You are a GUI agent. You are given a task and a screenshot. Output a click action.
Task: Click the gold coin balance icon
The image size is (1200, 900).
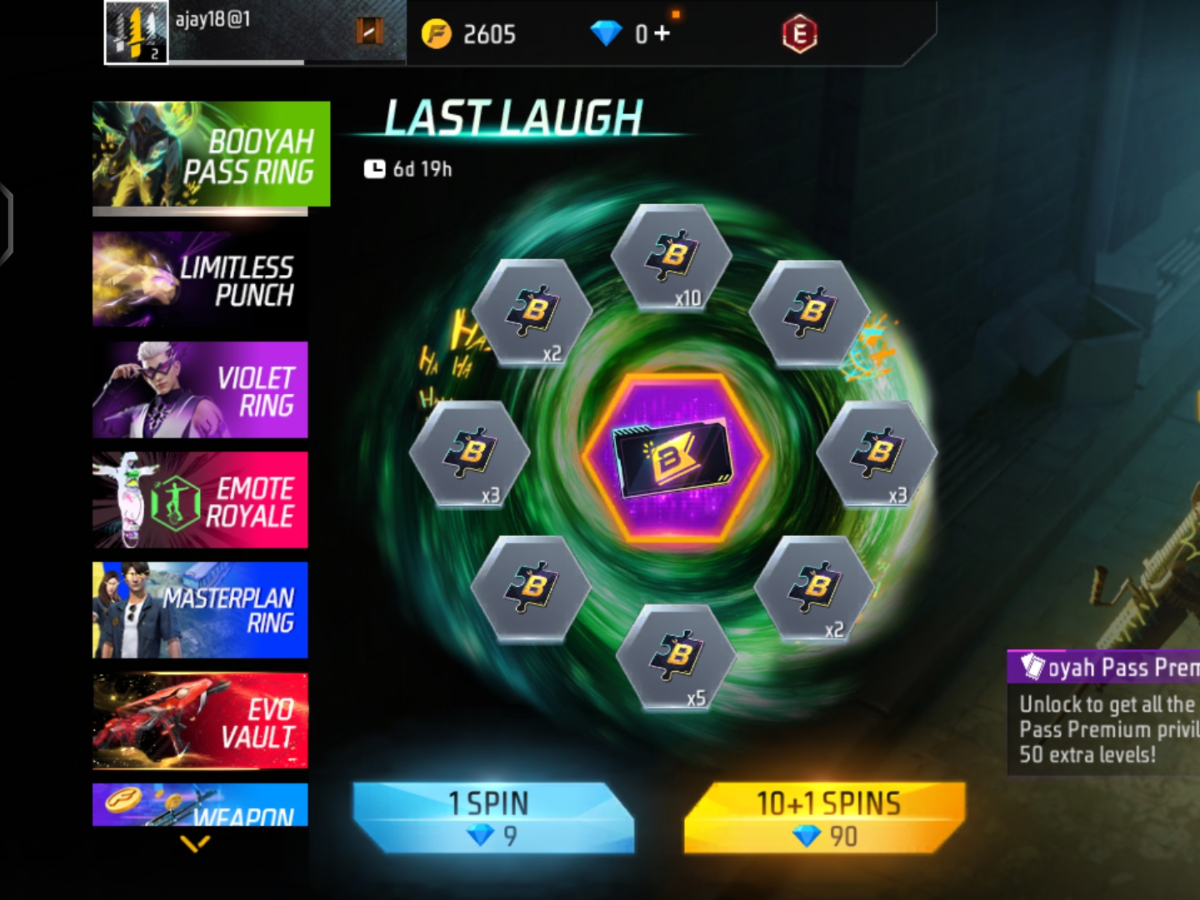click(x=436, y=34)
